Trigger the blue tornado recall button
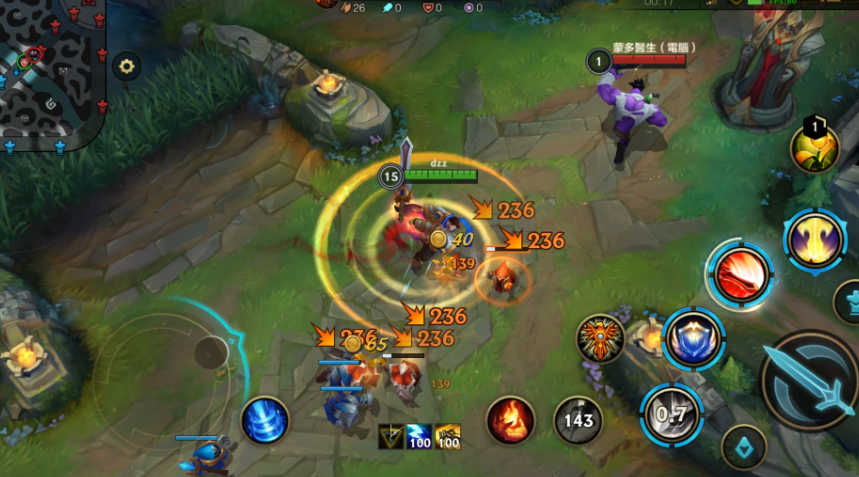 click(265, 420)
